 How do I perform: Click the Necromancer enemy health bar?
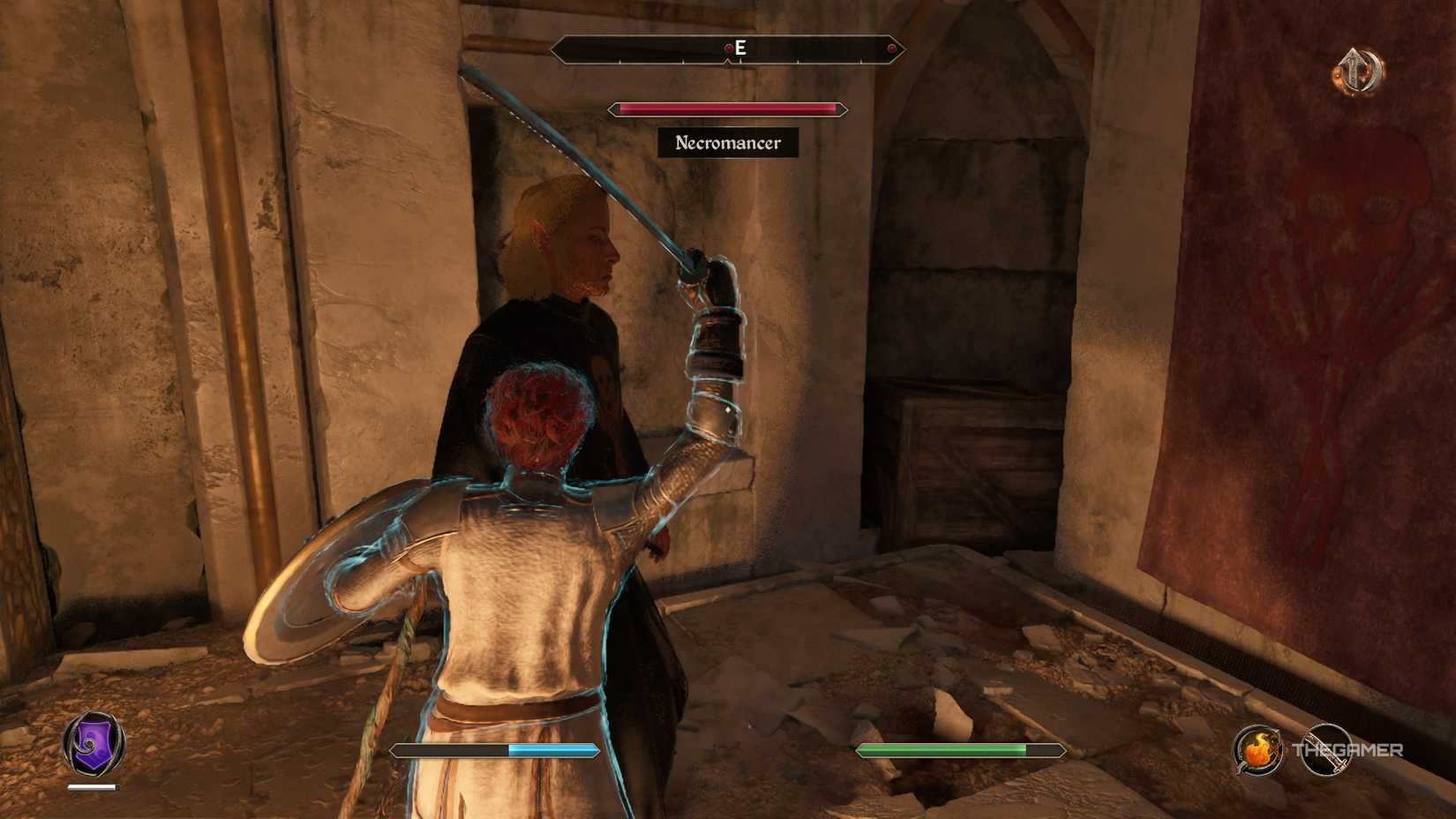(x=726, y=109)
